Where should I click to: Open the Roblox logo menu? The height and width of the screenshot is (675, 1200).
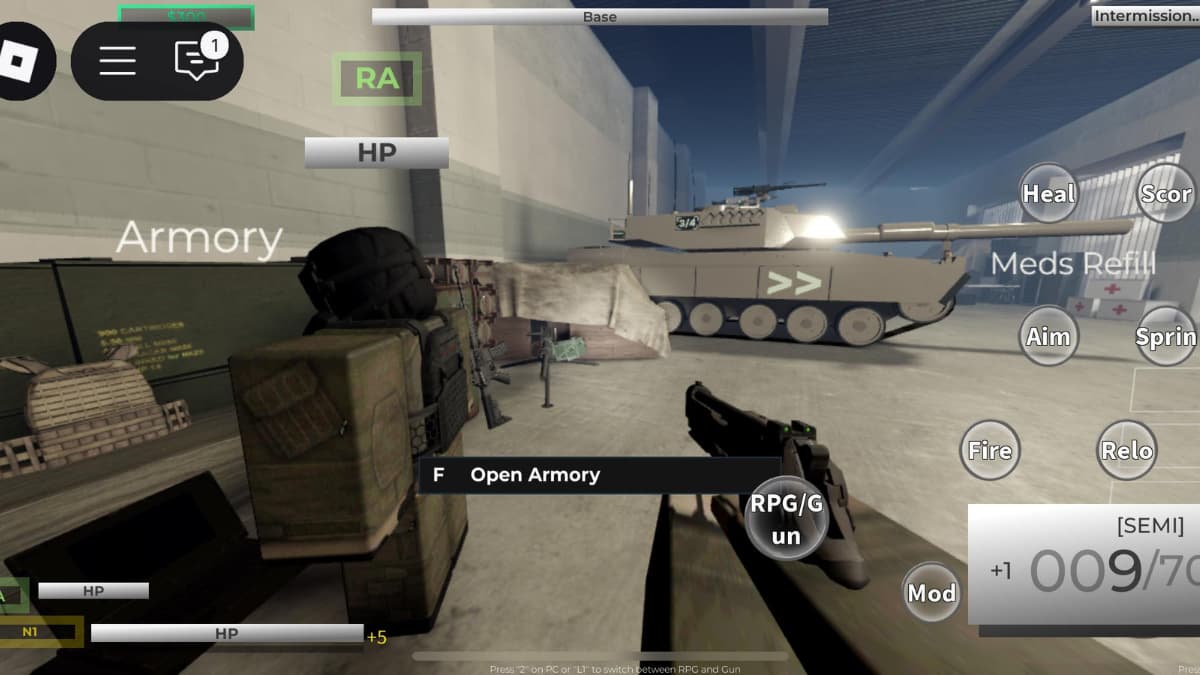(20, 62)
